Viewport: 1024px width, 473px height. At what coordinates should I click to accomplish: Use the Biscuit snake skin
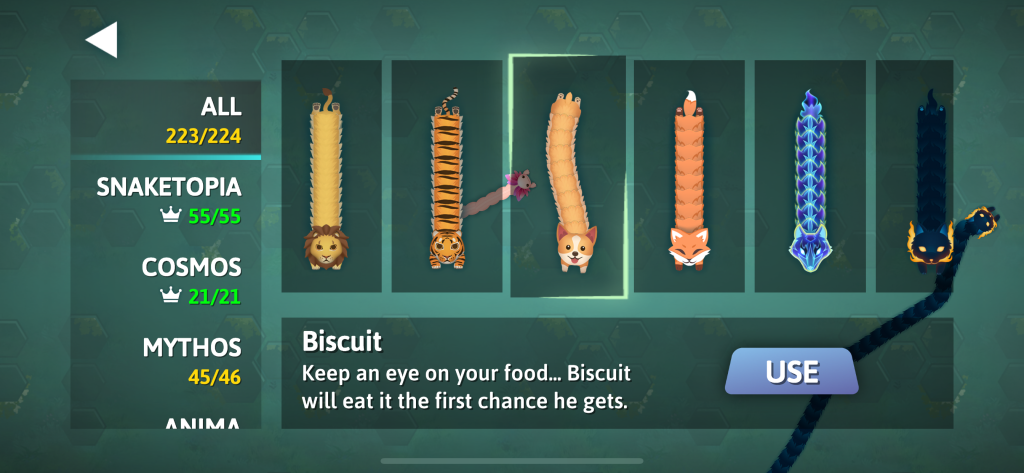coord(791,372)
